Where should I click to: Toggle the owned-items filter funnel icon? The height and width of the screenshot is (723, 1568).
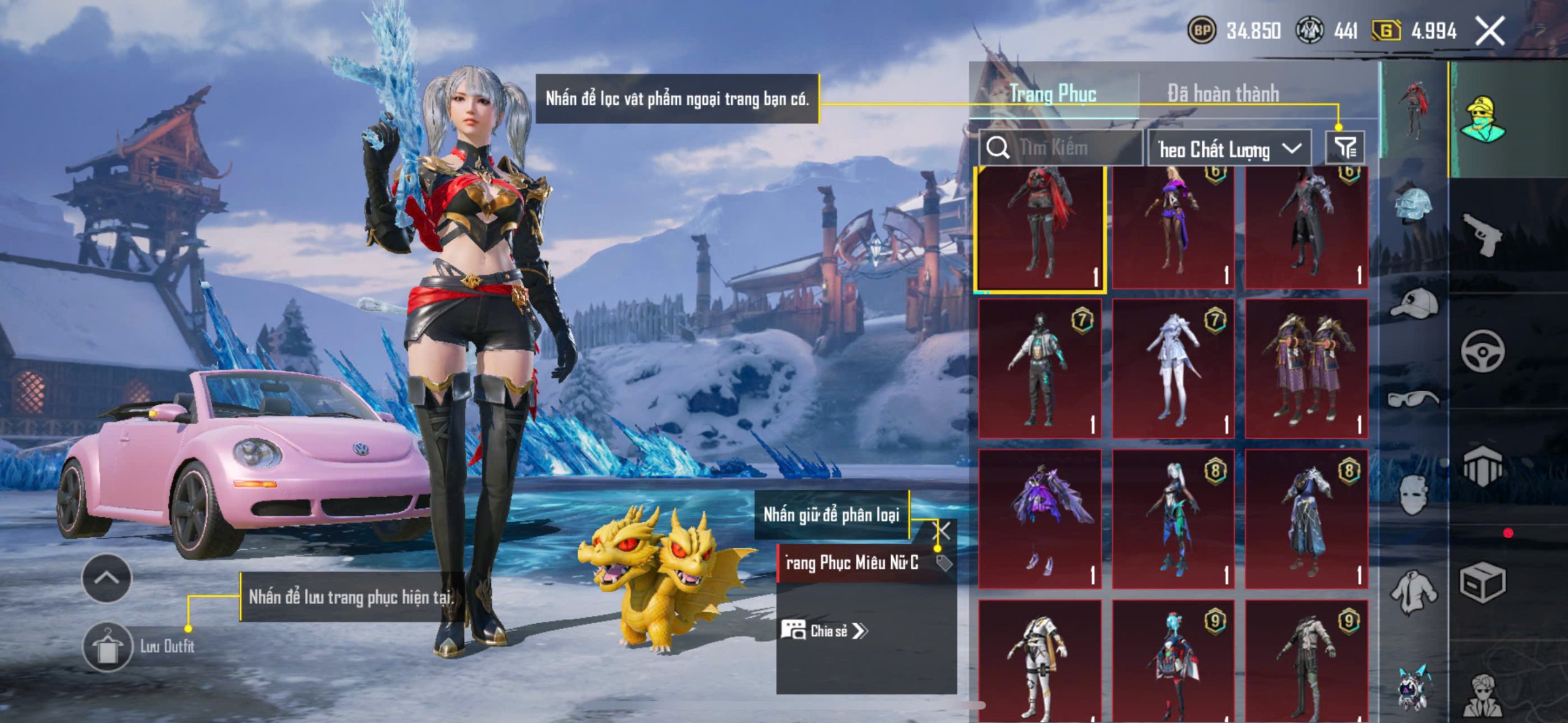[x=1345, y=148]
